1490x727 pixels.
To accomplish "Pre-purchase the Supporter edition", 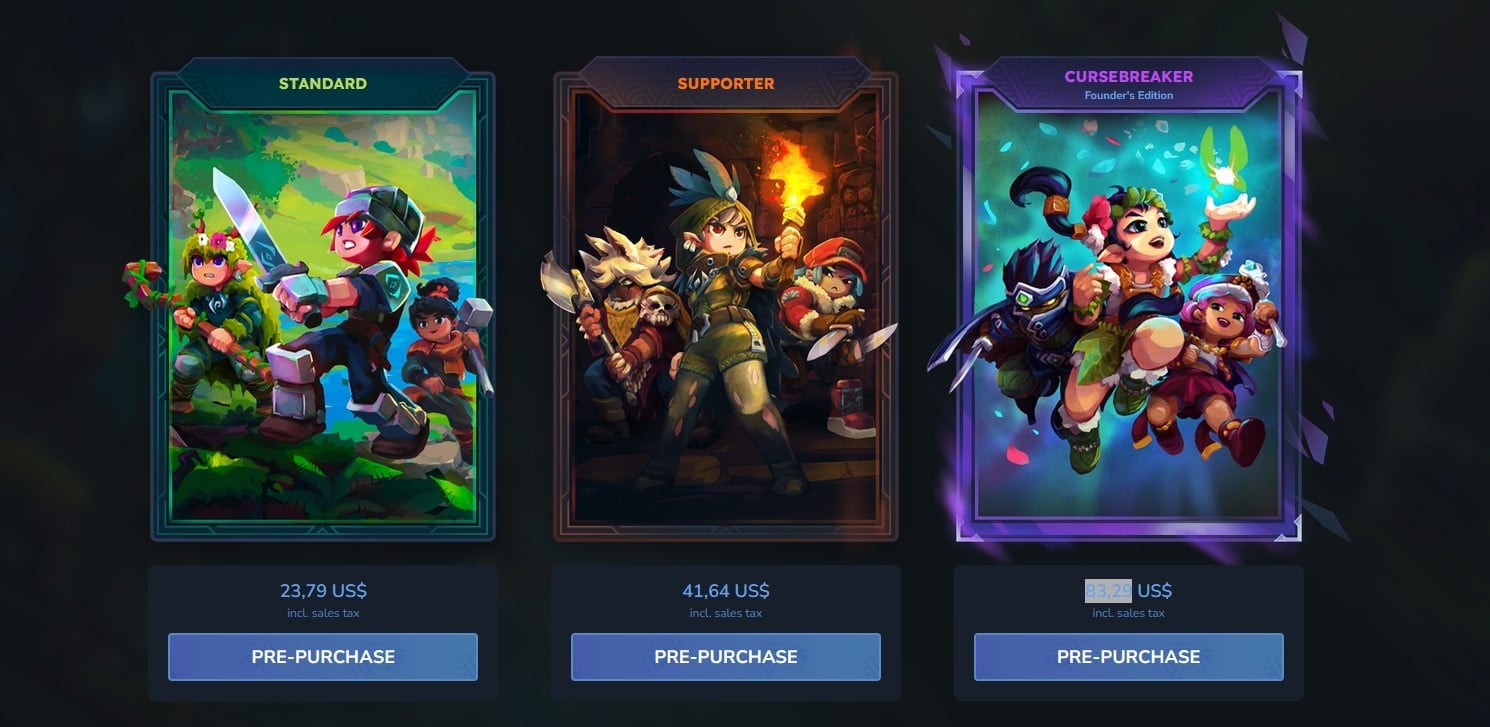I will point(726,657).
